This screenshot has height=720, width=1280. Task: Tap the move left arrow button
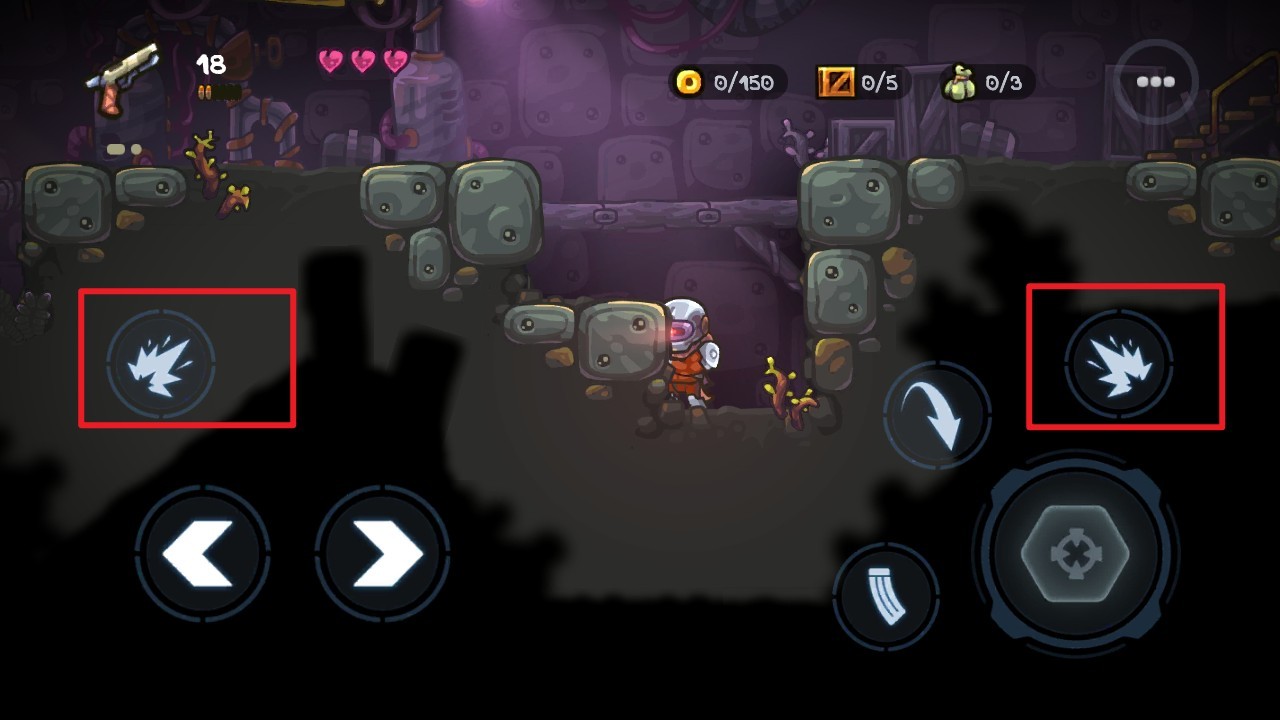[202, 553]
